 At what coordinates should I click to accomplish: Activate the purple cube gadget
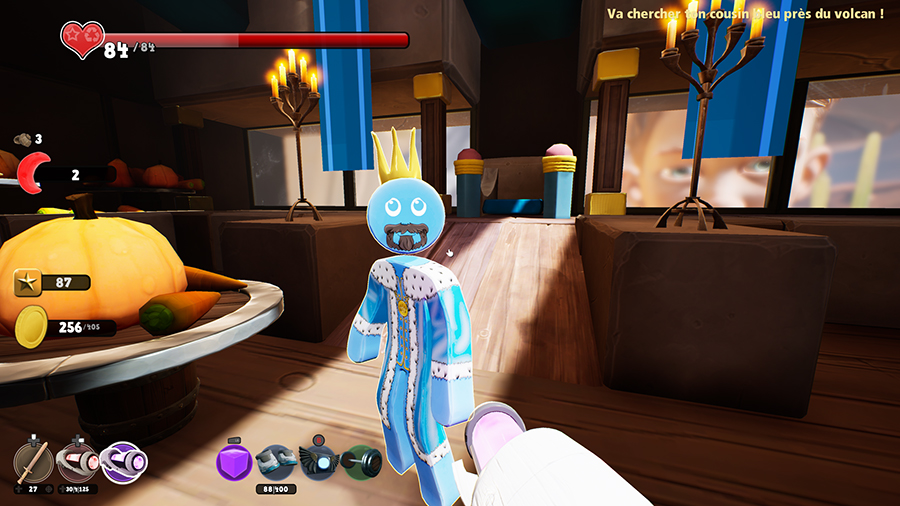[x=234, y=463]
